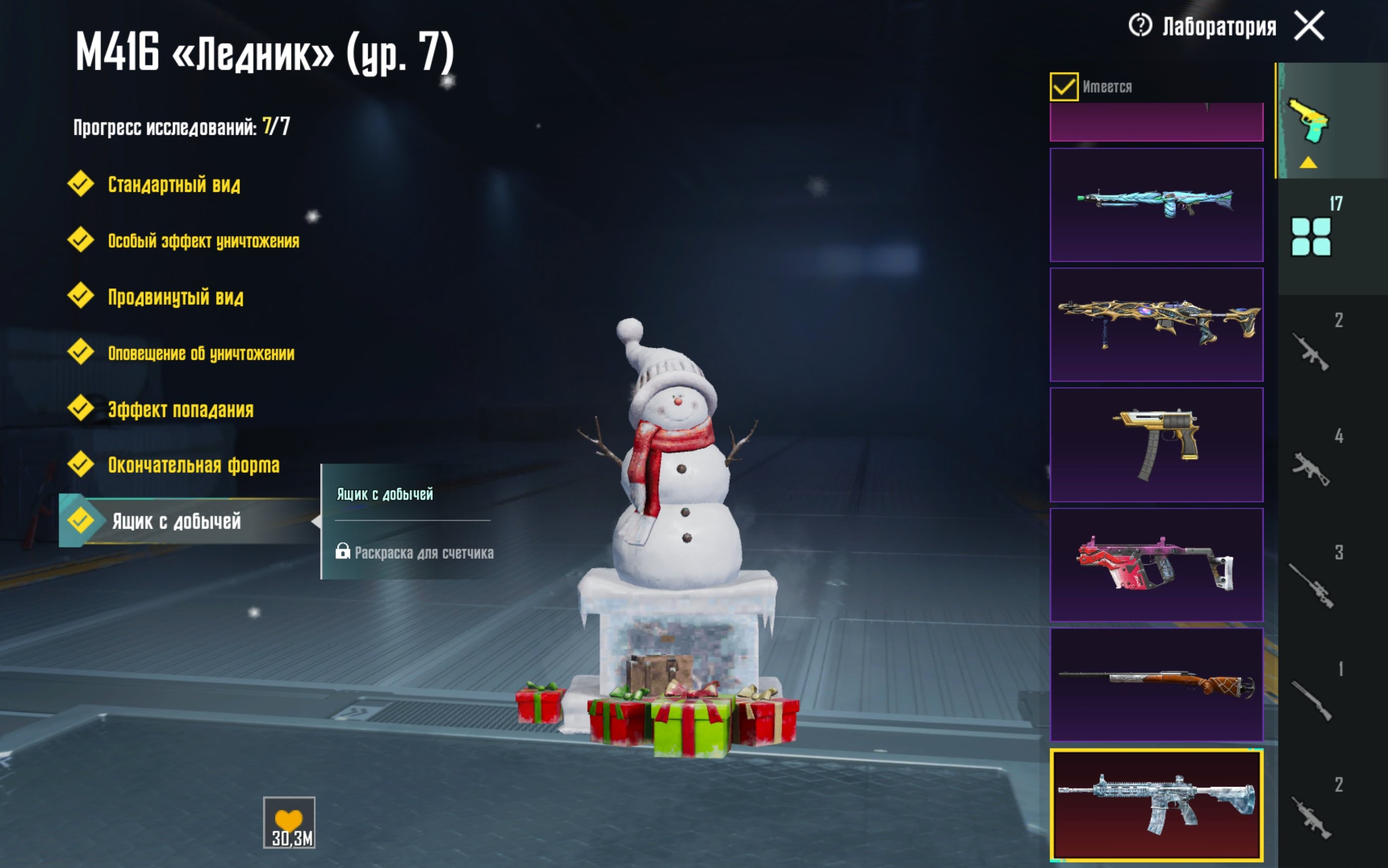
Task: Pick the orange bolt-action rifle skin
Action: click(1156, 685)
